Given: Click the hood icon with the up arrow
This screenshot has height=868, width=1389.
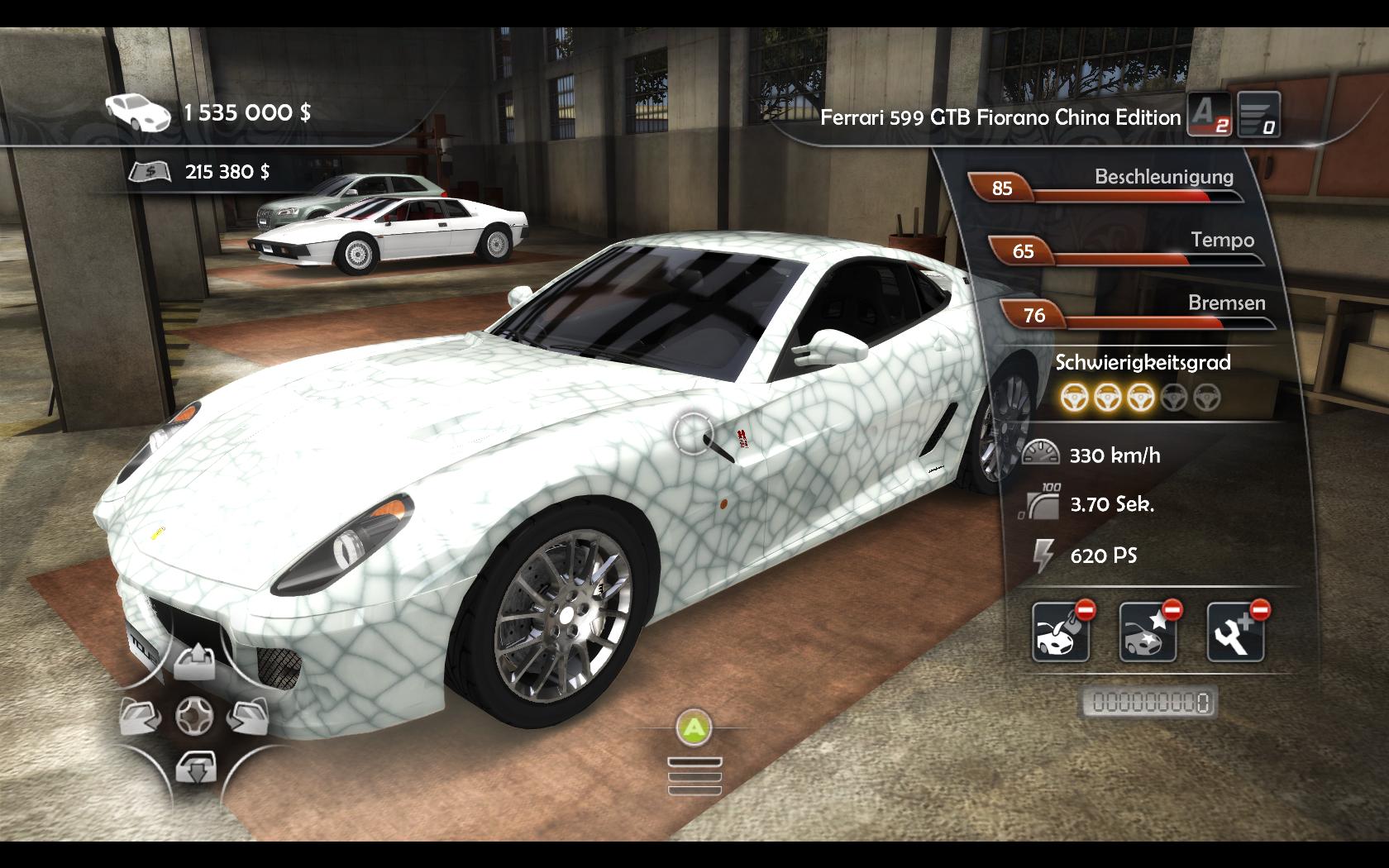Looking at the screenshot, I should (x=195, y=662).
